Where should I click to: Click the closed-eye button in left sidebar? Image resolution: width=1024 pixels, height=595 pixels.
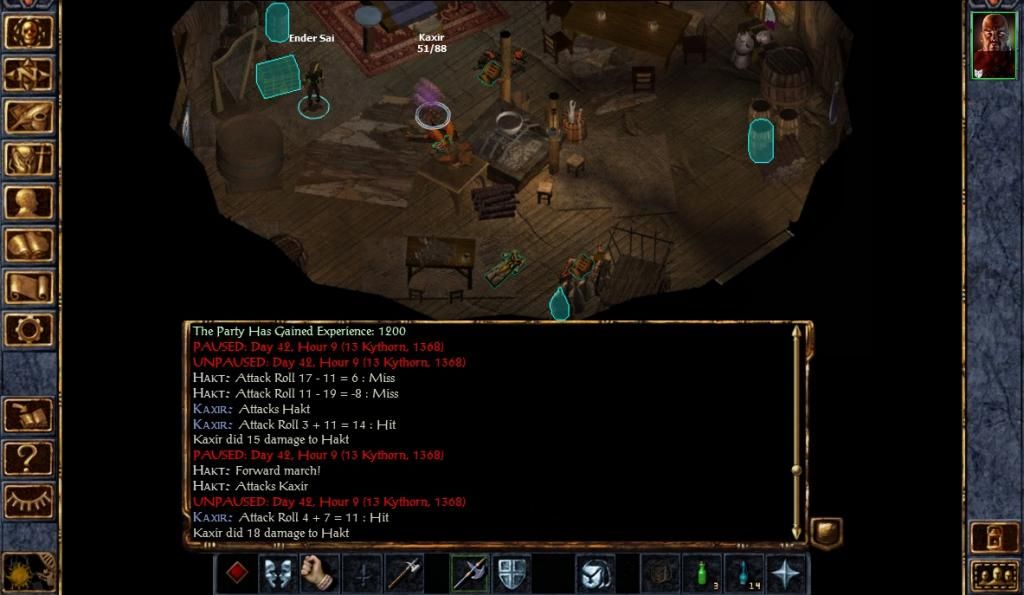click(x=30, y=501)
